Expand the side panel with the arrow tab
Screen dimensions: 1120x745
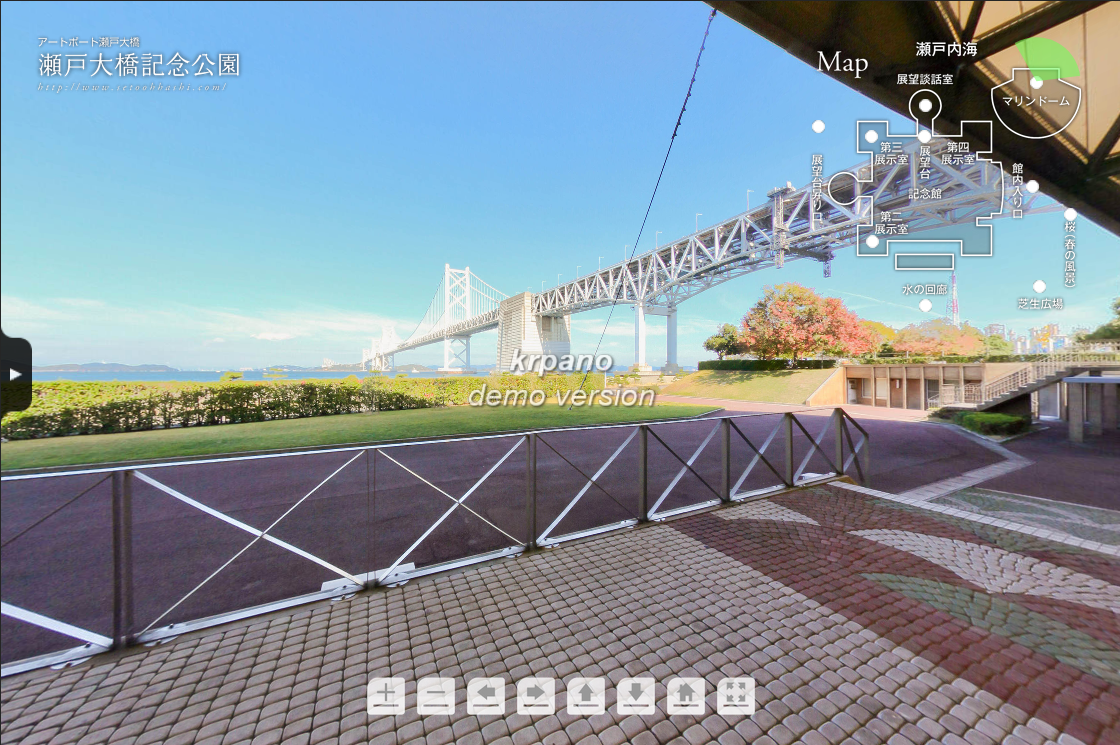(x=15, y=374)
